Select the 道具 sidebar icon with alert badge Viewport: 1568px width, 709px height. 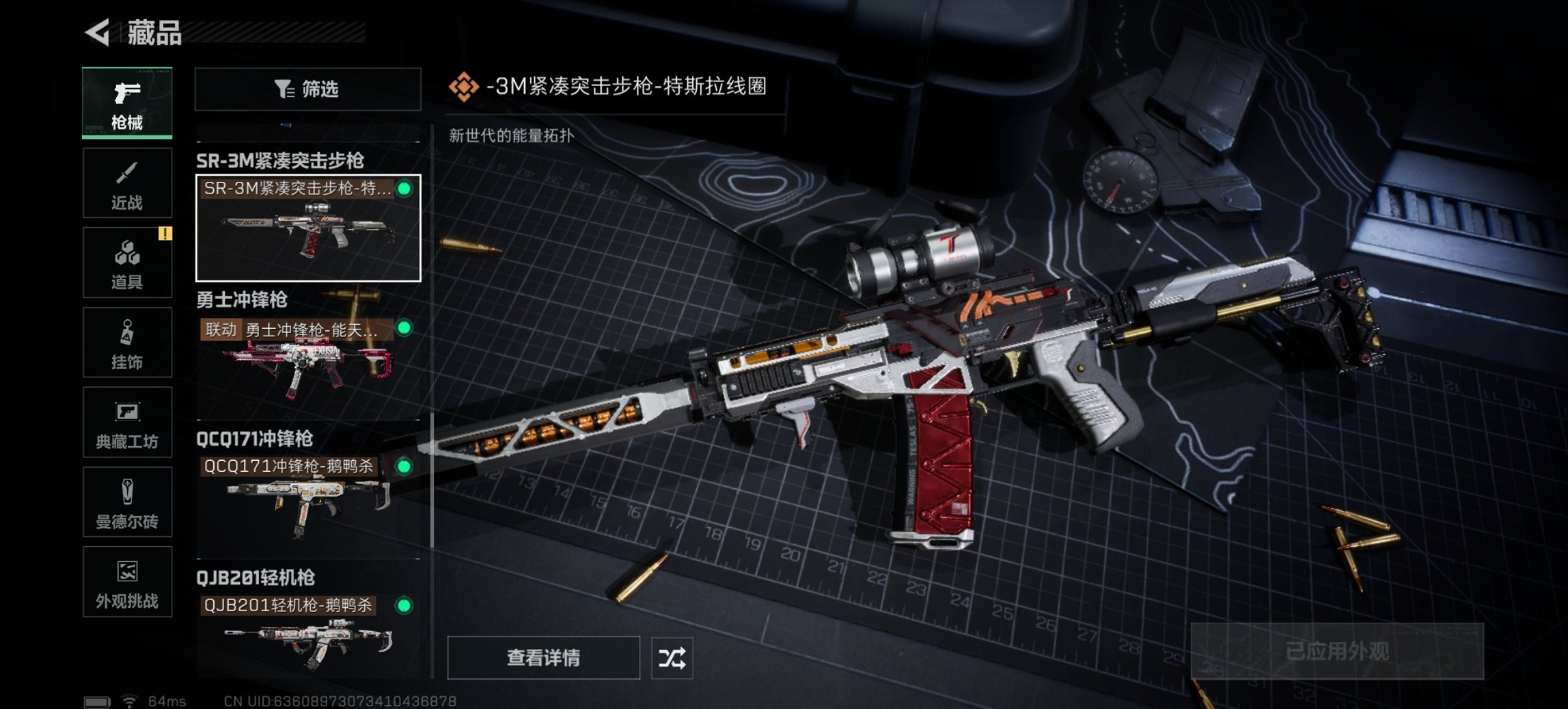[x=127, y=262]
